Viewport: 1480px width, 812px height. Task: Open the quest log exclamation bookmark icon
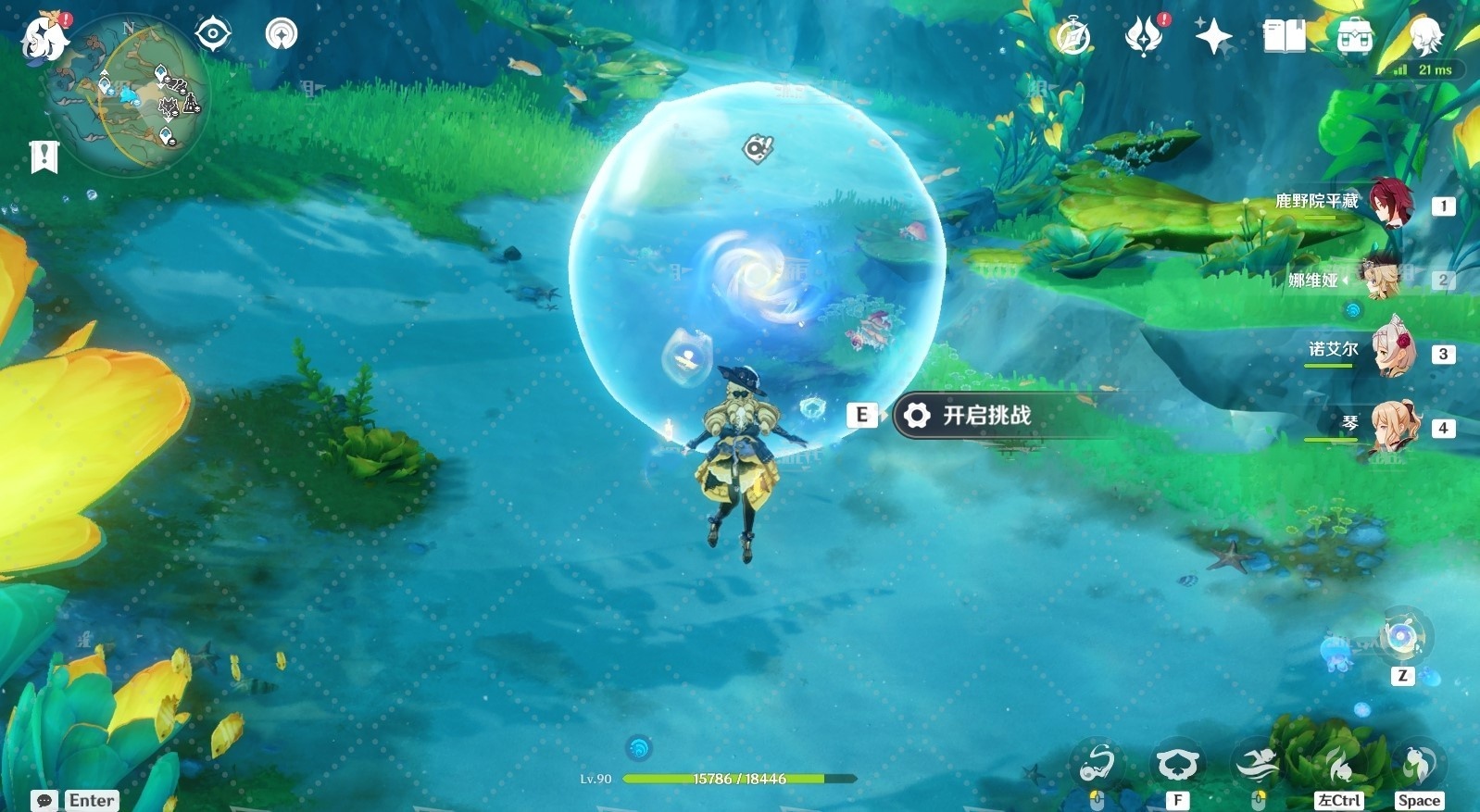tap(44, 156)
